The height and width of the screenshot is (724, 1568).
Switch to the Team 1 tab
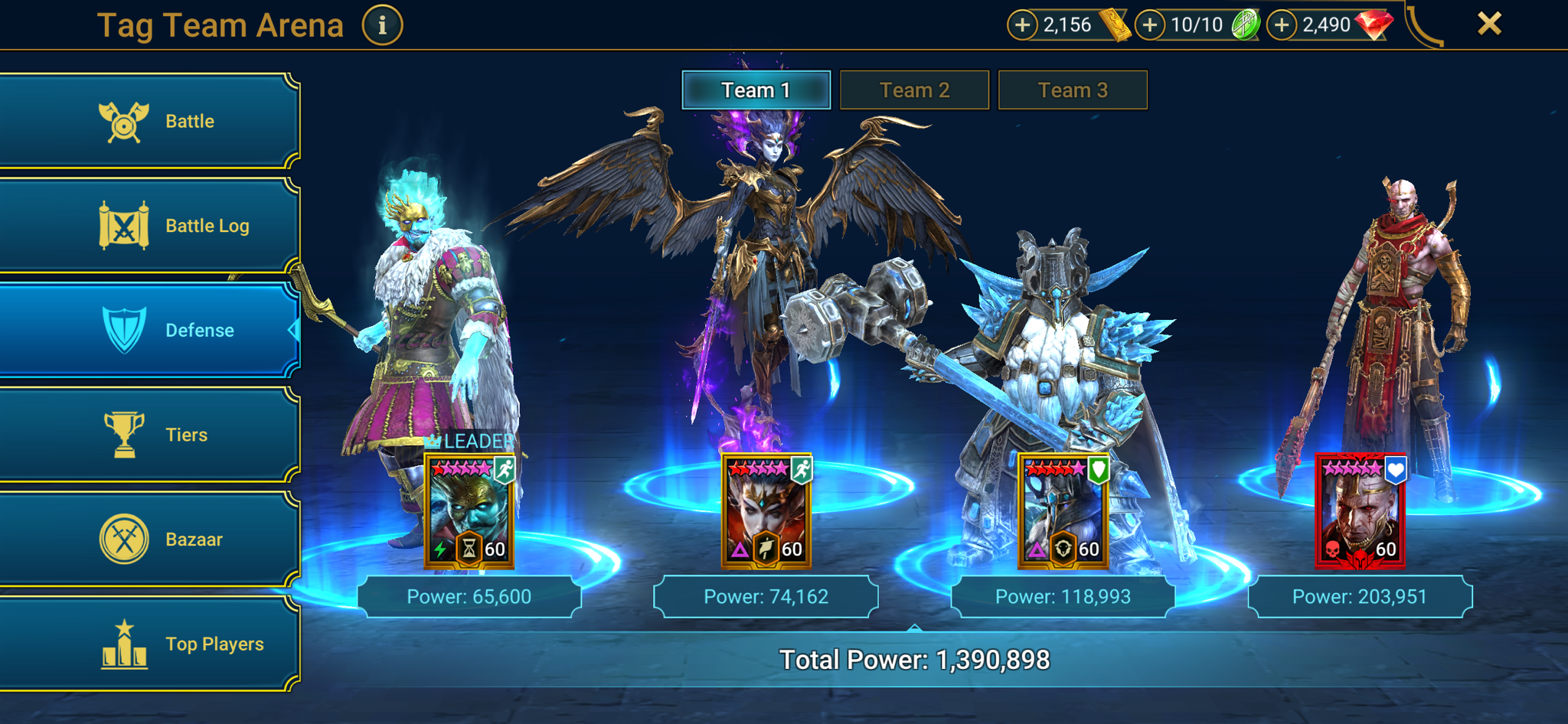tap(756, 90)
